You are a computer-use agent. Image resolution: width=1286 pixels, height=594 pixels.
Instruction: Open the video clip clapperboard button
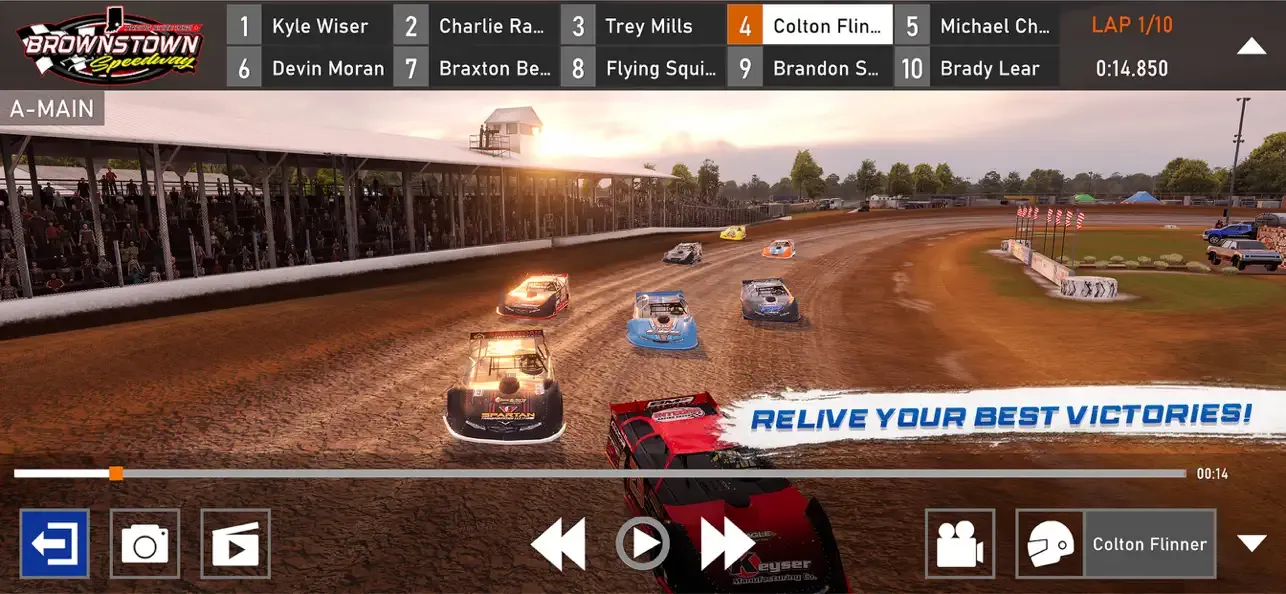(235, 544)
